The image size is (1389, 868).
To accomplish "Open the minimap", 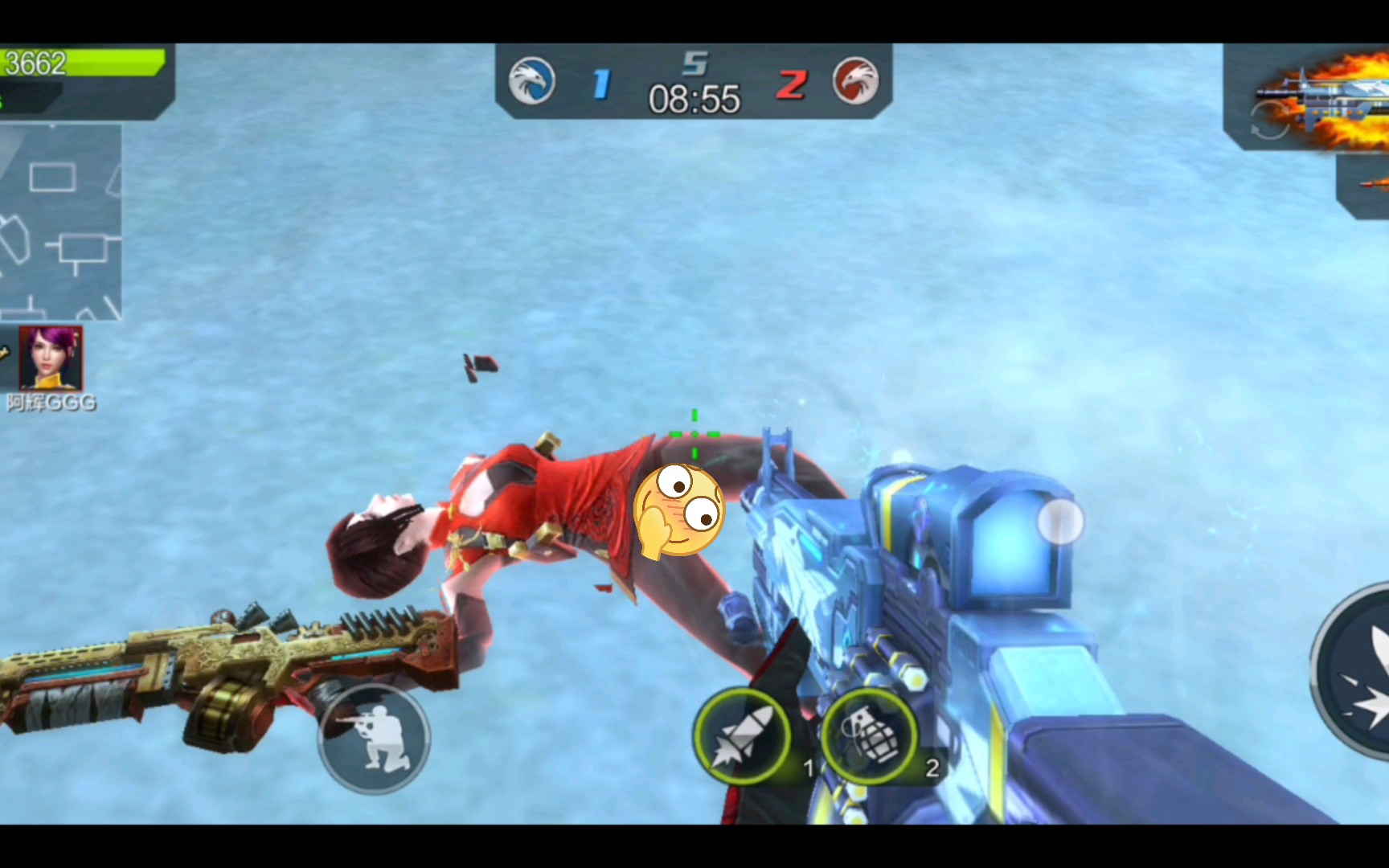I will coord(60,222).
